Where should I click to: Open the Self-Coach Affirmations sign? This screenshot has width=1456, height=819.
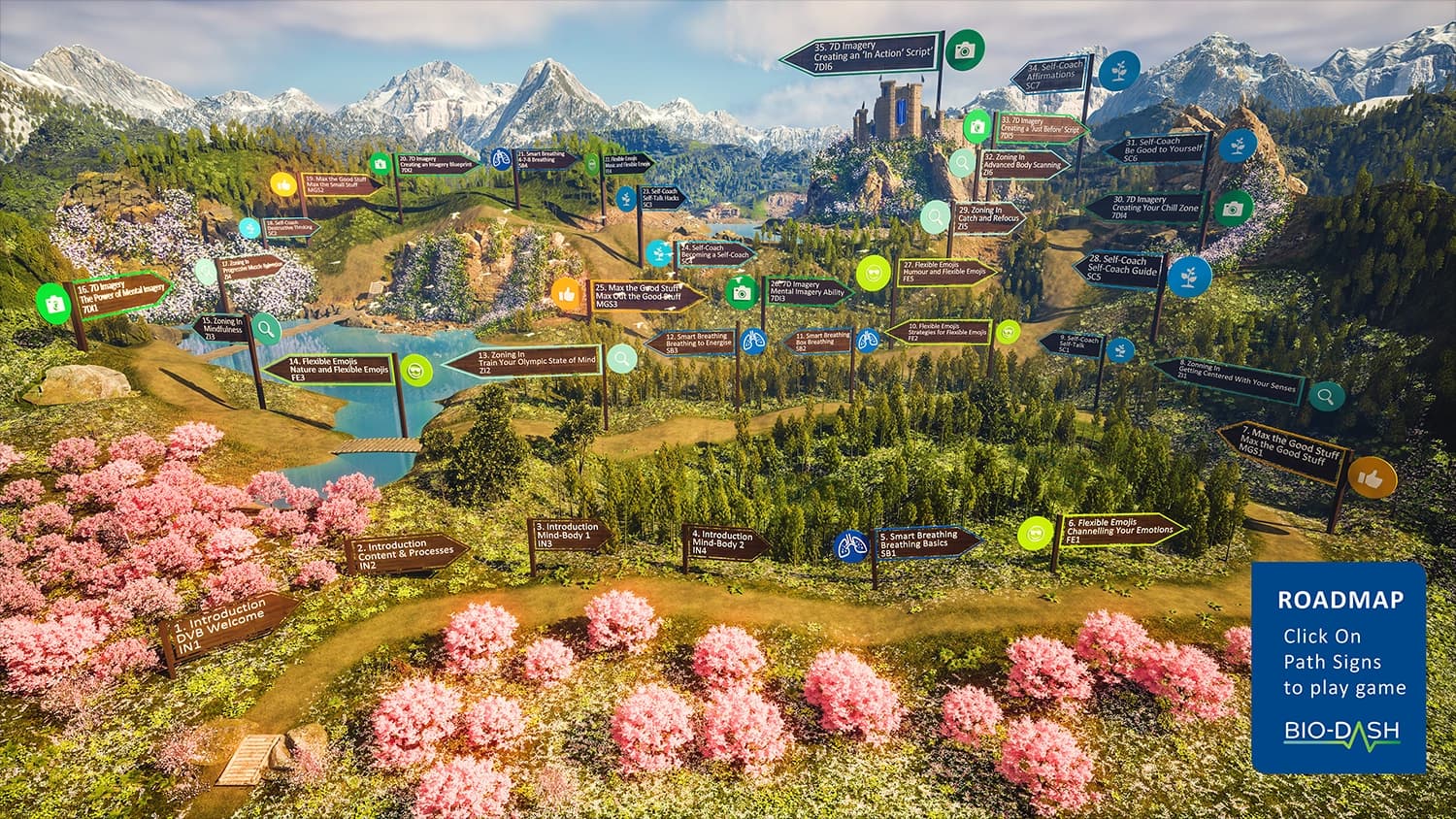[1049, 75]
